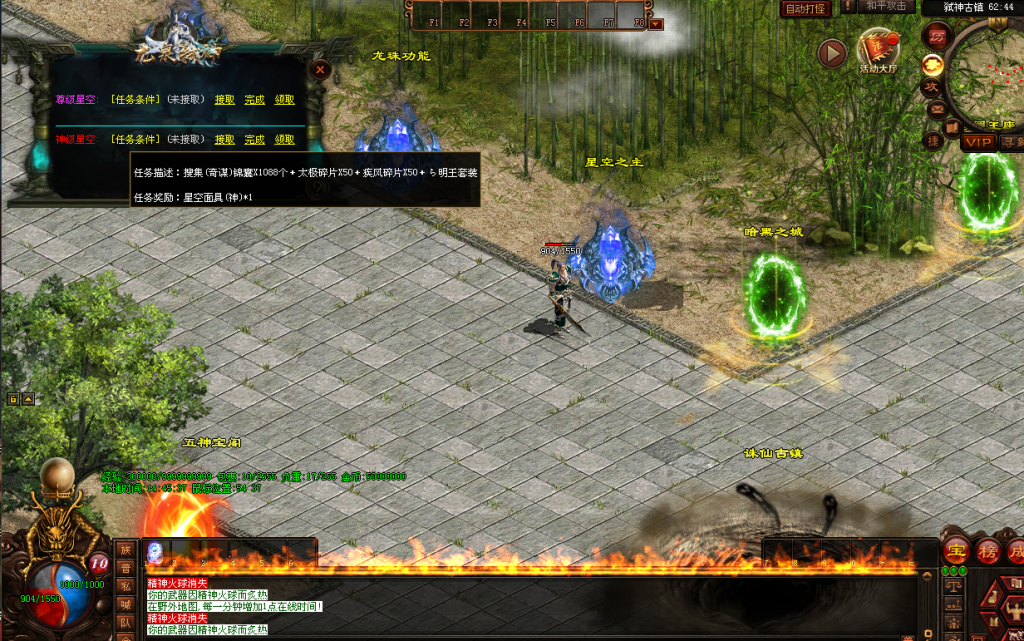Screen dimensions: 1024x641
Task: Open the 宝 treasure round button
Action: click(956, 551)
